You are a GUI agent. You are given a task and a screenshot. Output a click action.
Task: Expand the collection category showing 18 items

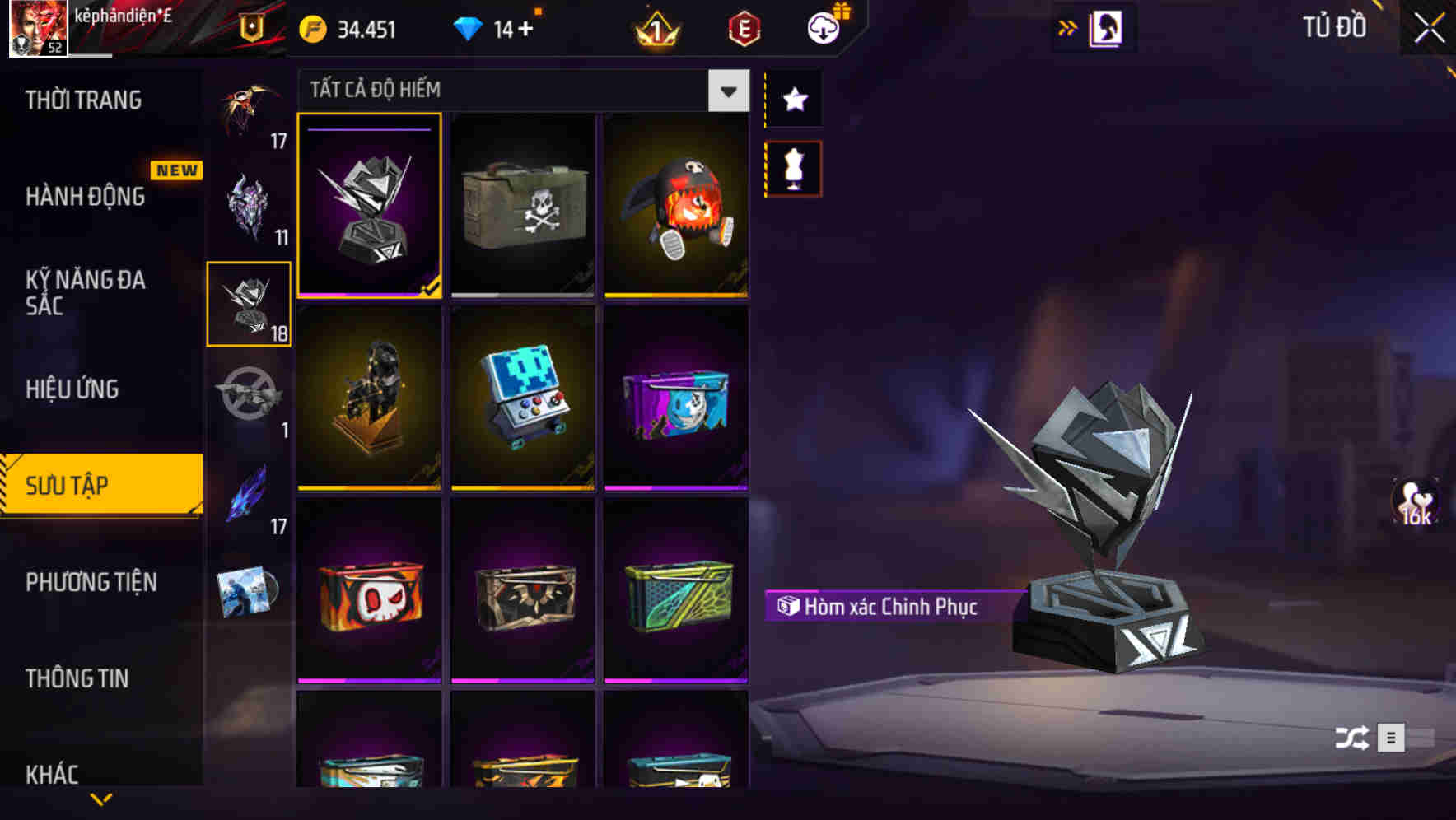coord(249,305)
